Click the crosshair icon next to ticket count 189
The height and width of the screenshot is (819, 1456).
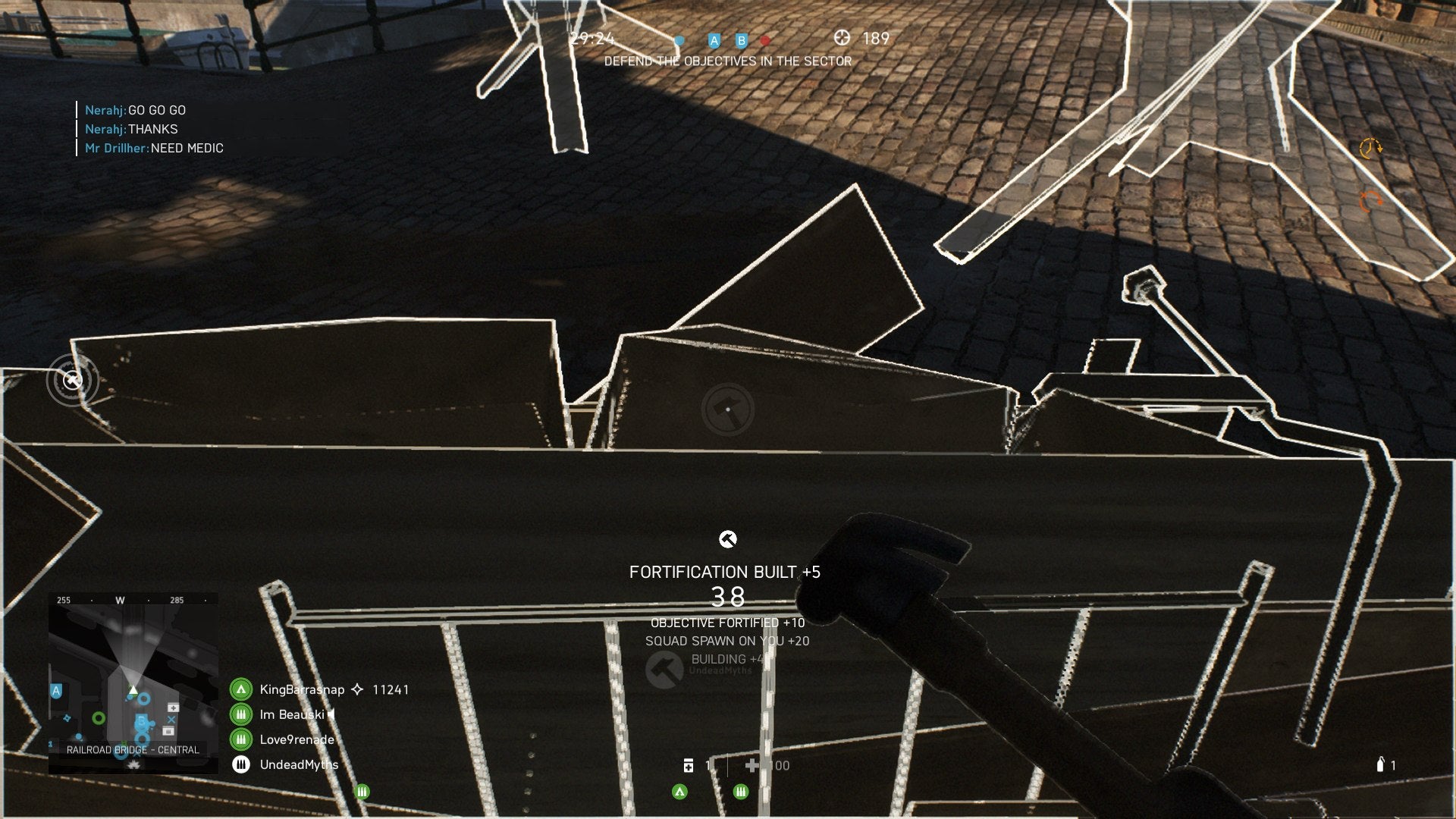pos(842,38)
